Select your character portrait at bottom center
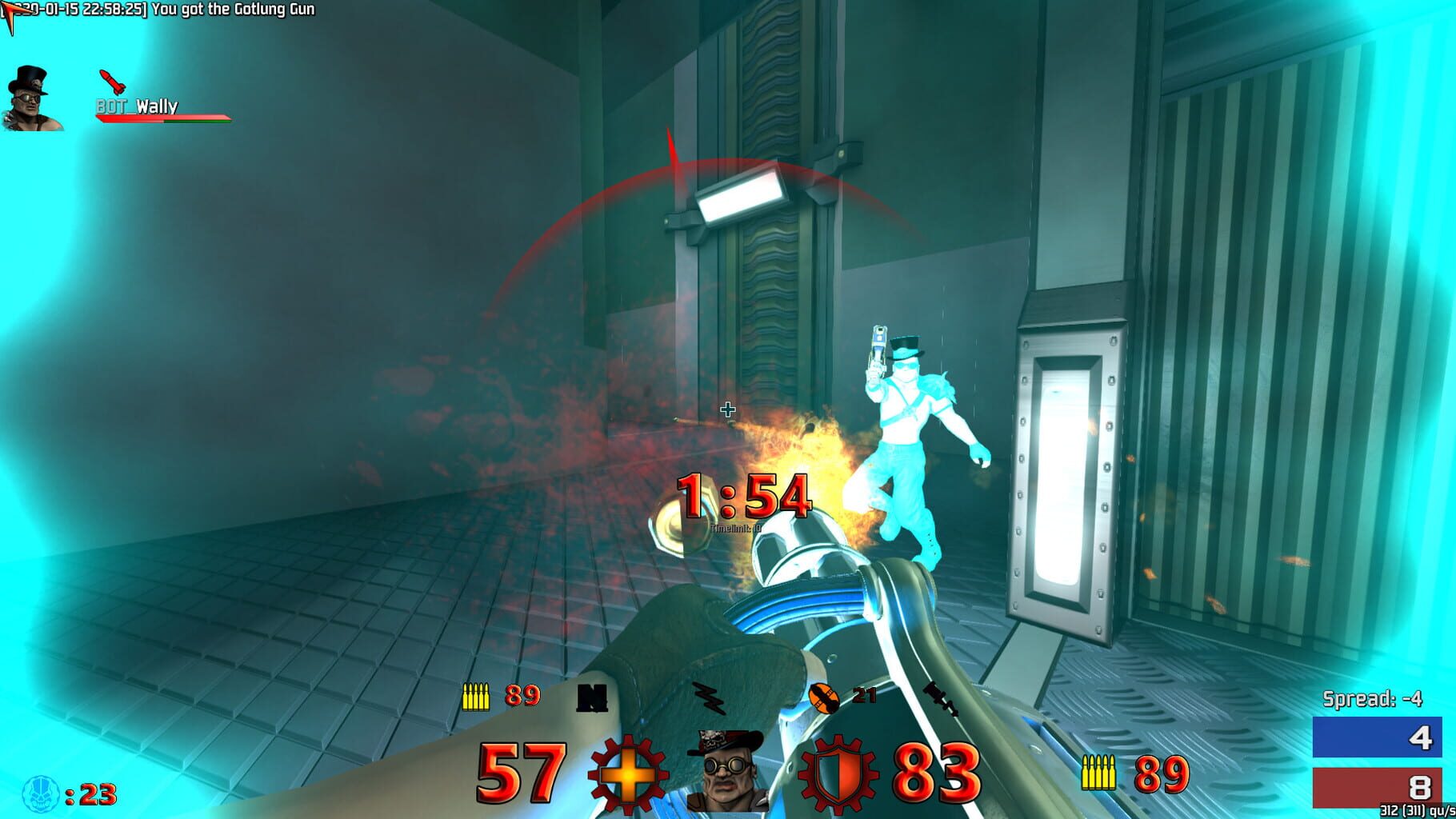This screenshot has height=819, width=1456. pos(728,771)
